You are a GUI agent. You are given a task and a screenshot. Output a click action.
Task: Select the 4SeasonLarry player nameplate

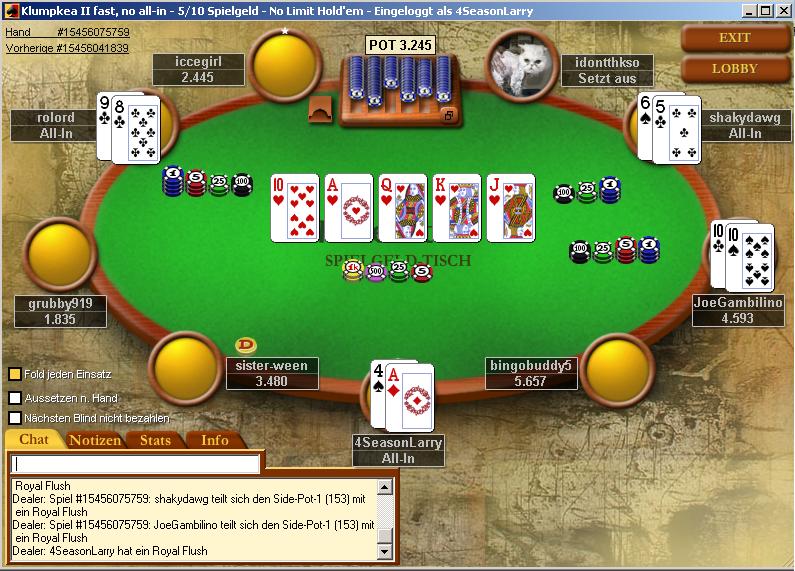pyautogui.click(x=398, y=450)
